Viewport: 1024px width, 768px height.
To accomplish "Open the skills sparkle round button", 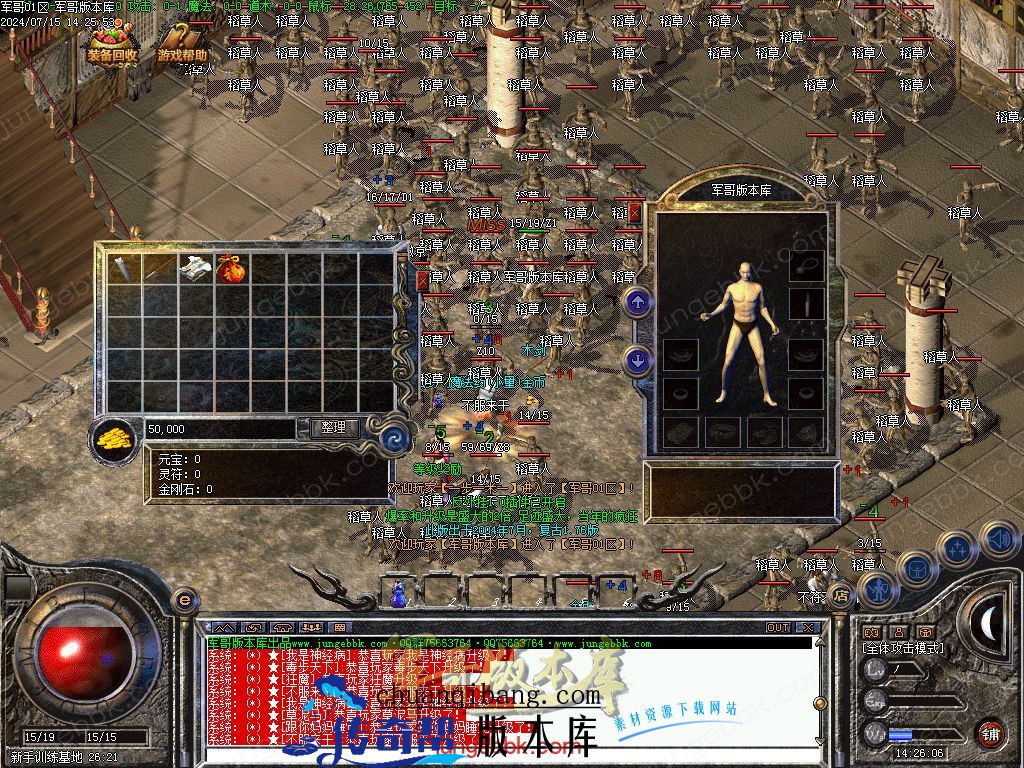I will [958, 549].
